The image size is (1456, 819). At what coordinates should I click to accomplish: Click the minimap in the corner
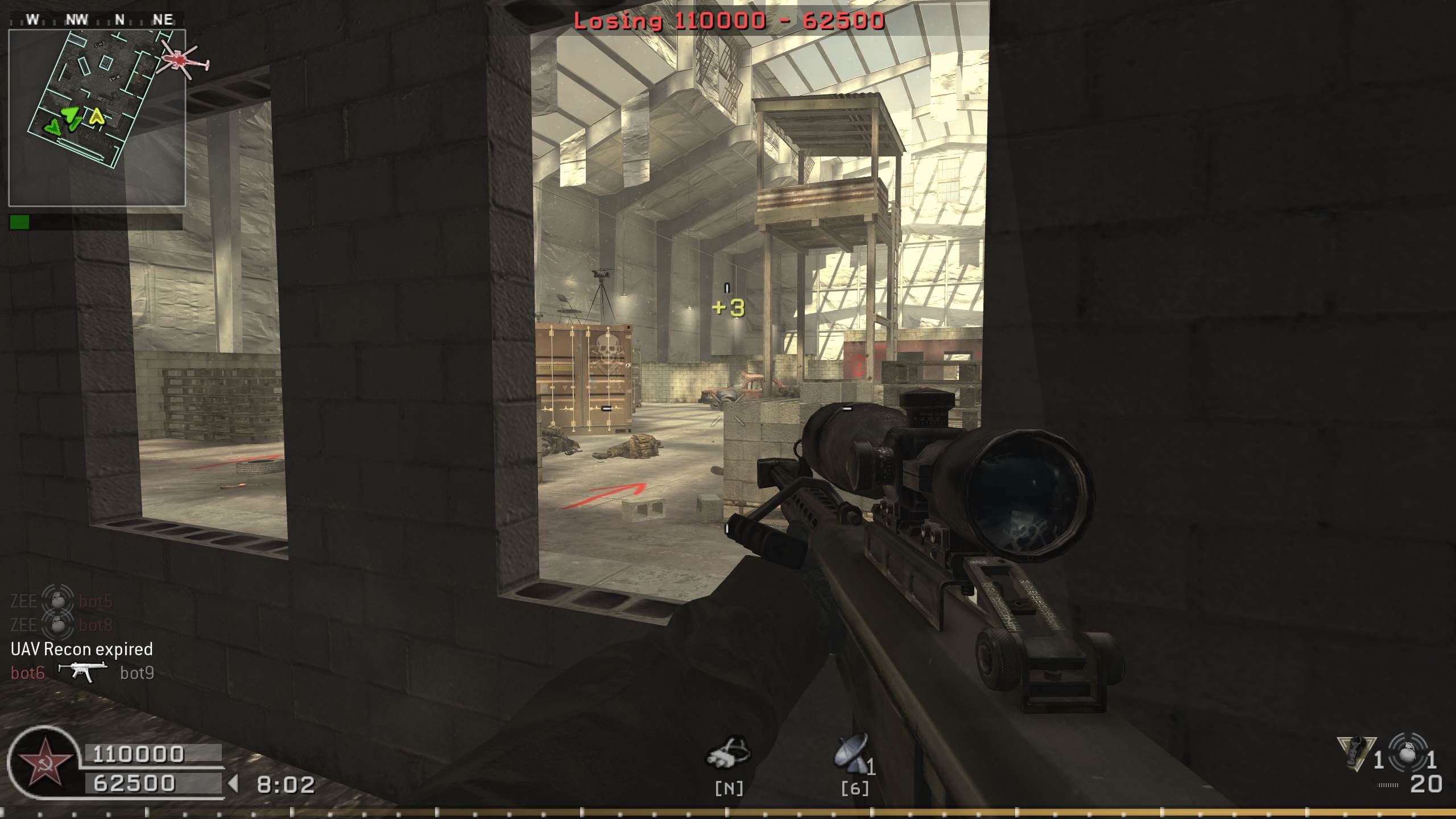click(x=97, y=118)
